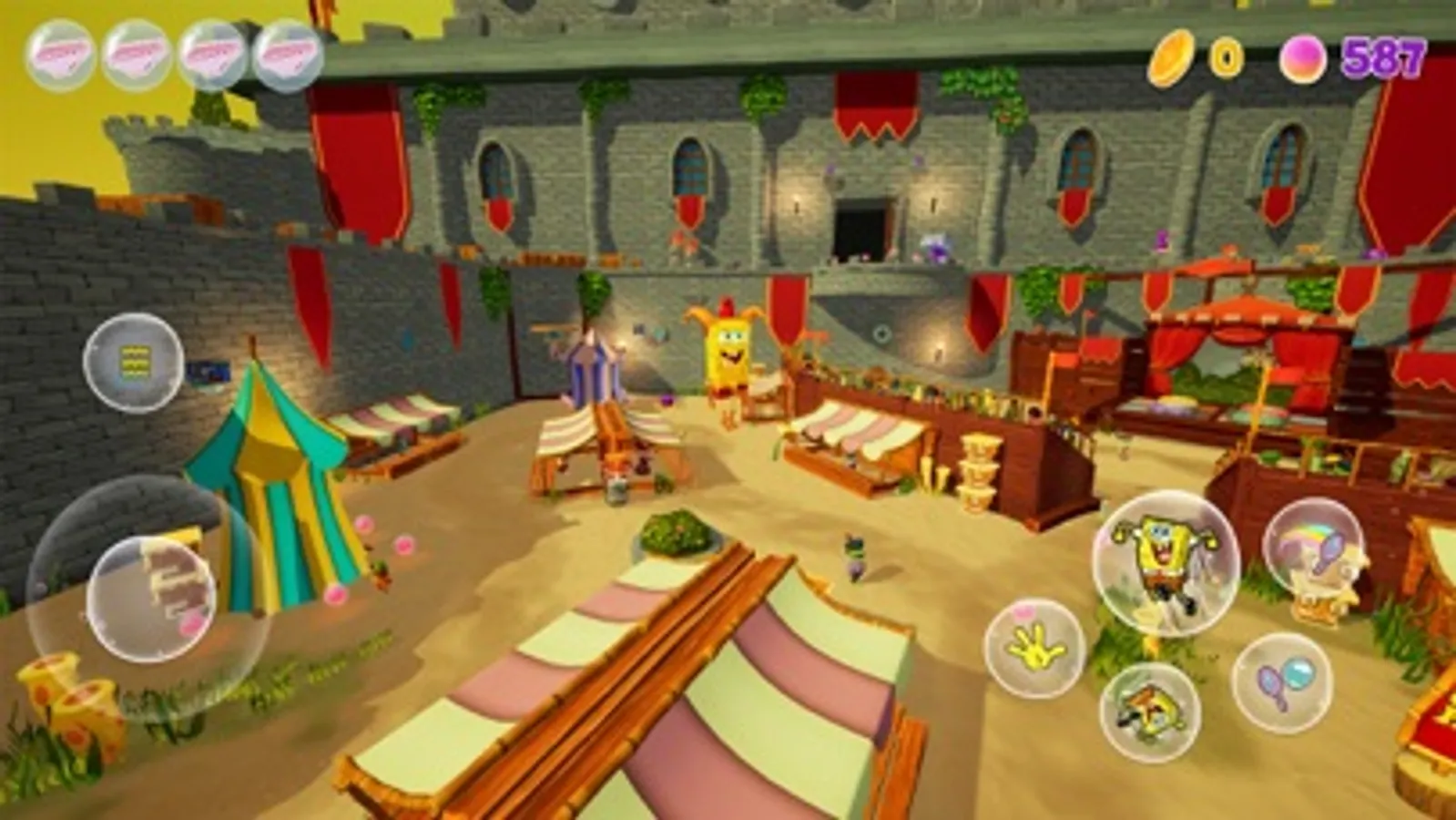
Task: Tap the gold coin icon in the HUD
Action: point(1175,58)
